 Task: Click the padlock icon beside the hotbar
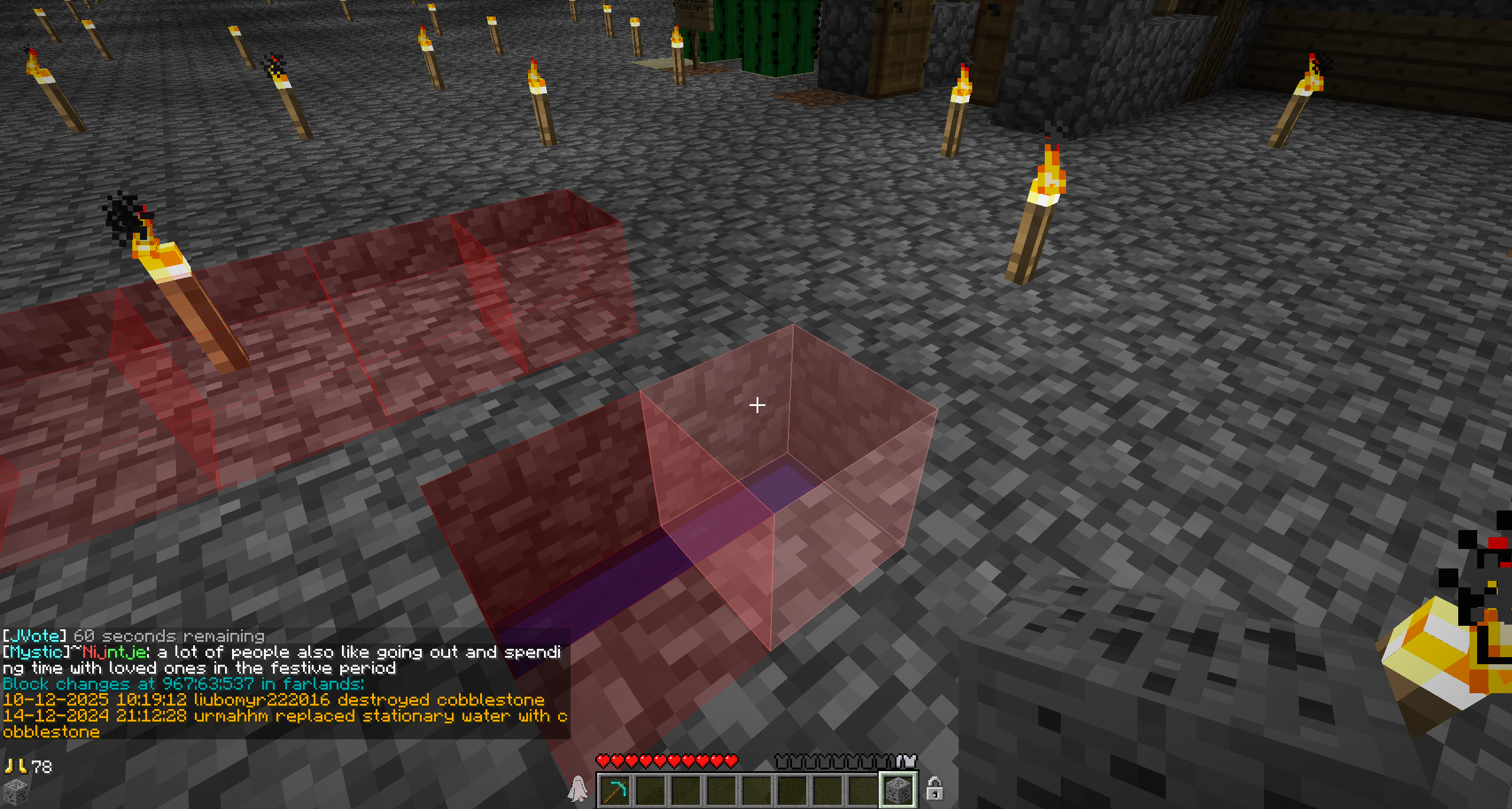934,789
